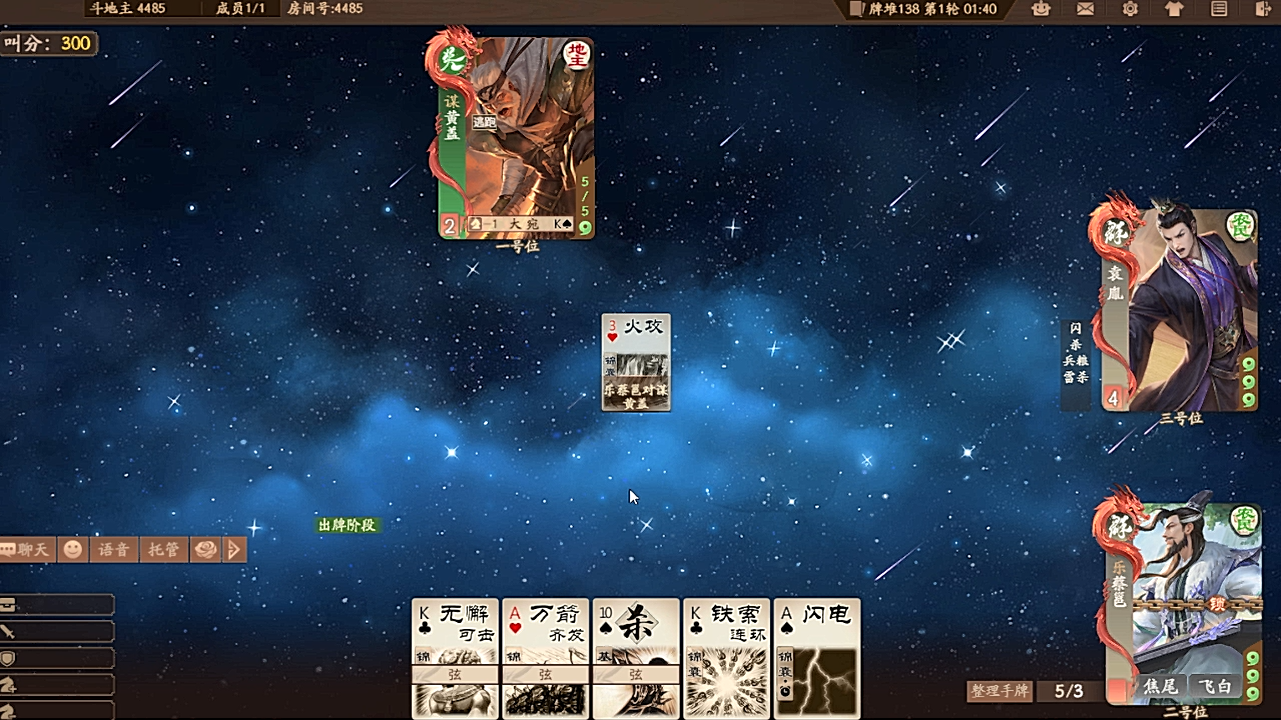Click the 整理手牌 sort hand button
1281x720 pixels.
pyautogui.click(x=998, y=691)
